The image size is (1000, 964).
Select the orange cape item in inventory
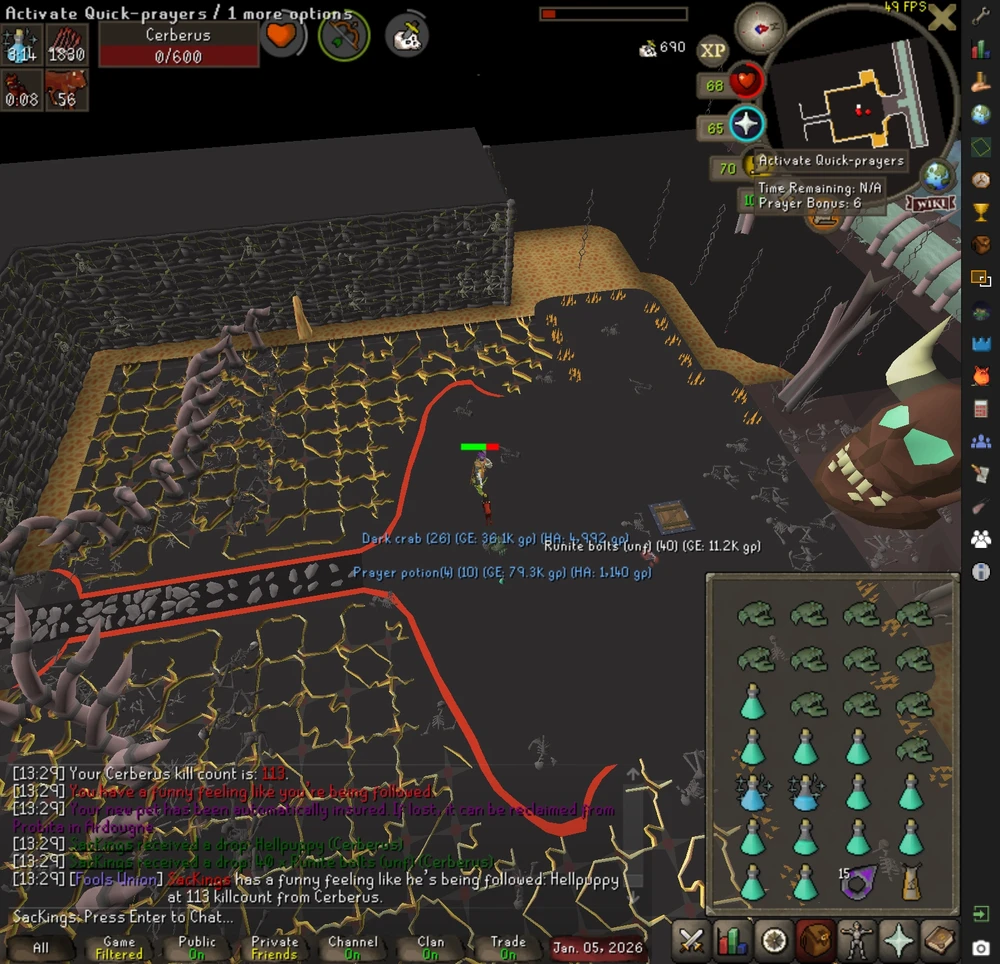[911, 882]
